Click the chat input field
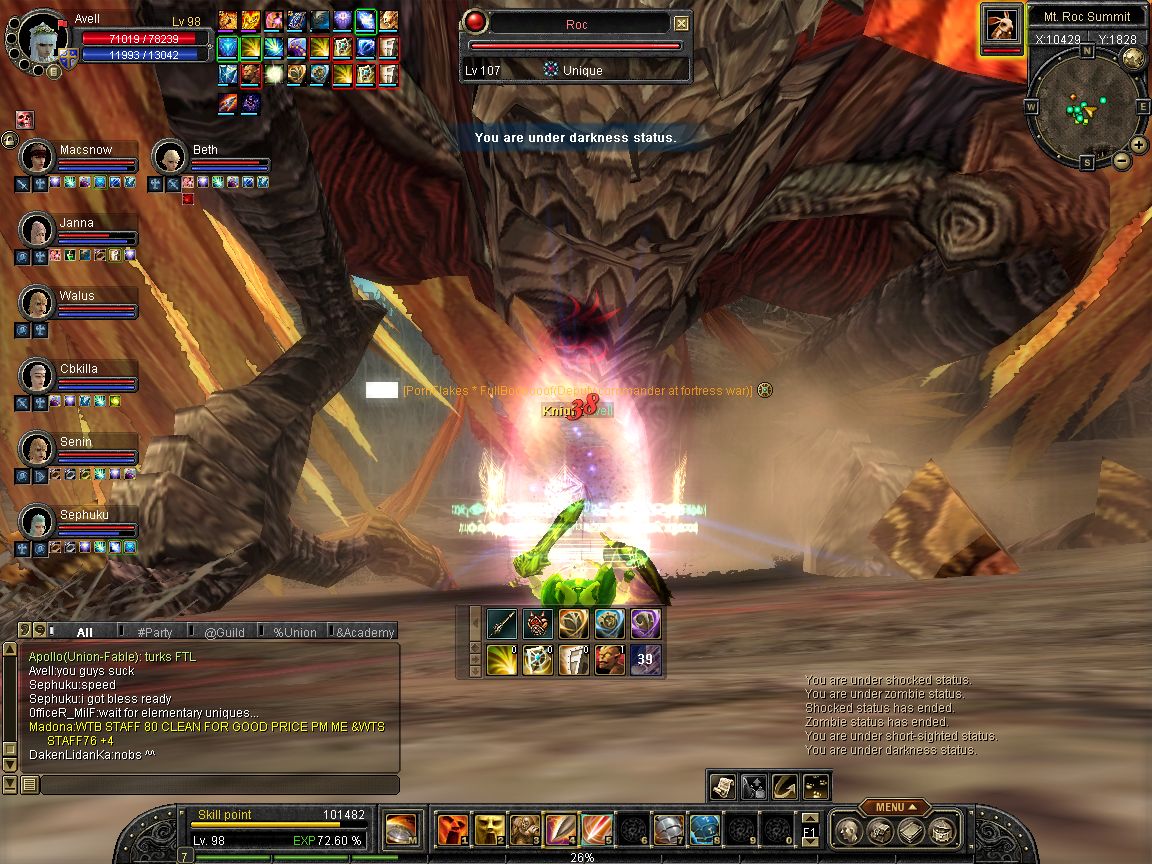 pyautogui.click(x=218, y=785)
